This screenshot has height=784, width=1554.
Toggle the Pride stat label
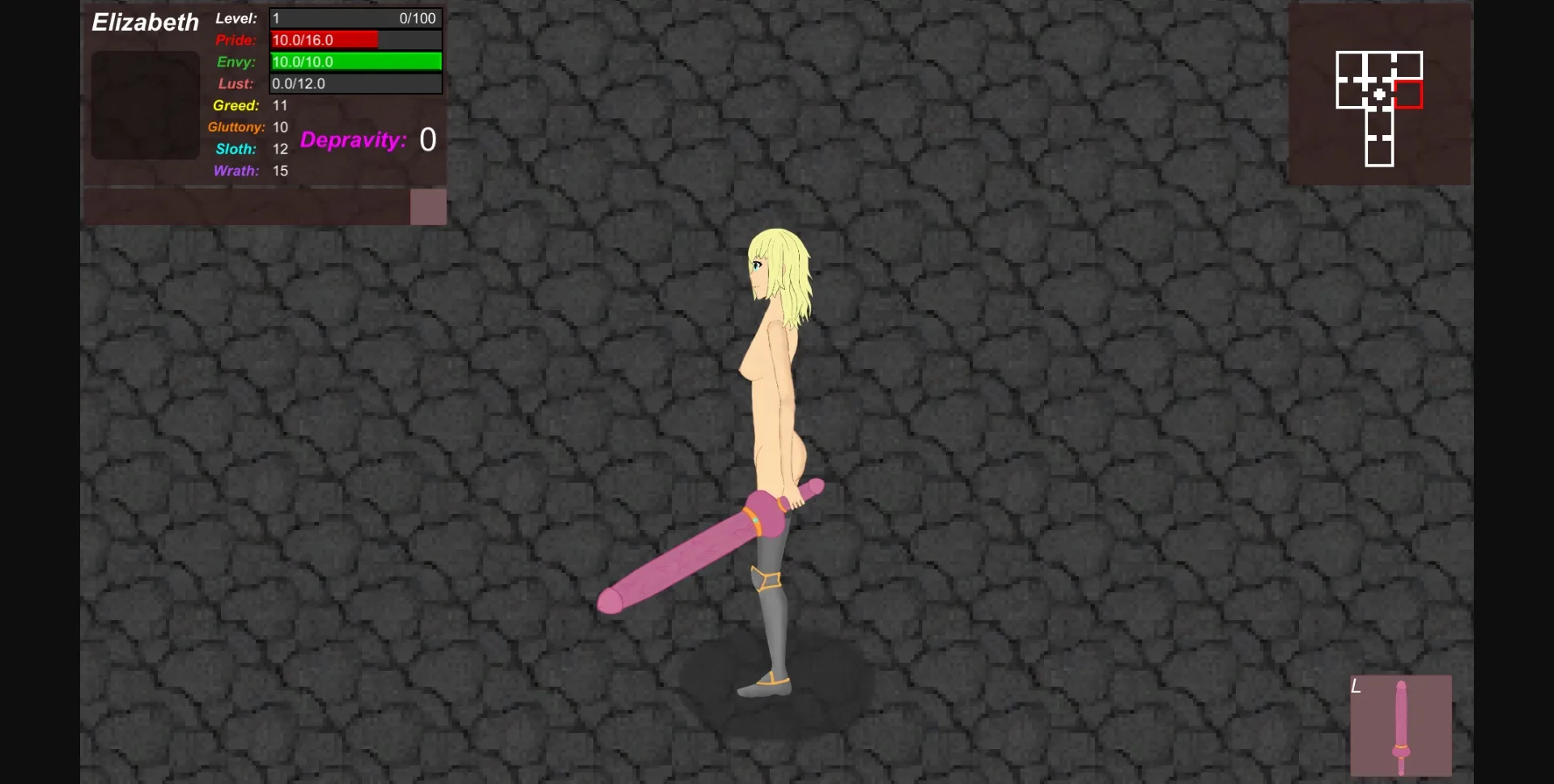(235, 40)
